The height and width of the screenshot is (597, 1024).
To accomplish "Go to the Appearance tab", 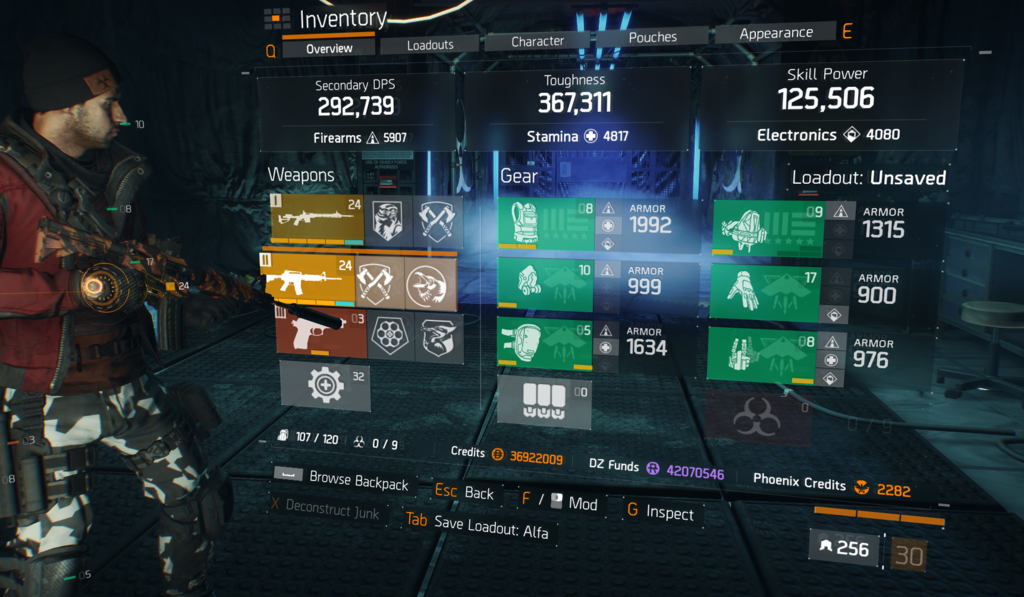I will [x=775, y=34].
